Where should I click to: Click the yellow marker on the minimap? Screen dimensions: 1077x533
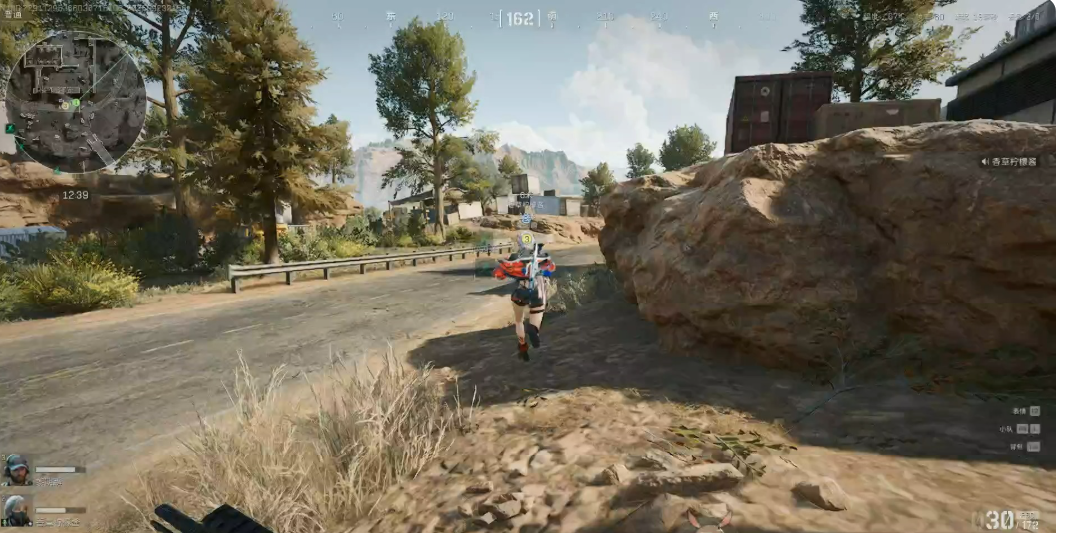63,105
